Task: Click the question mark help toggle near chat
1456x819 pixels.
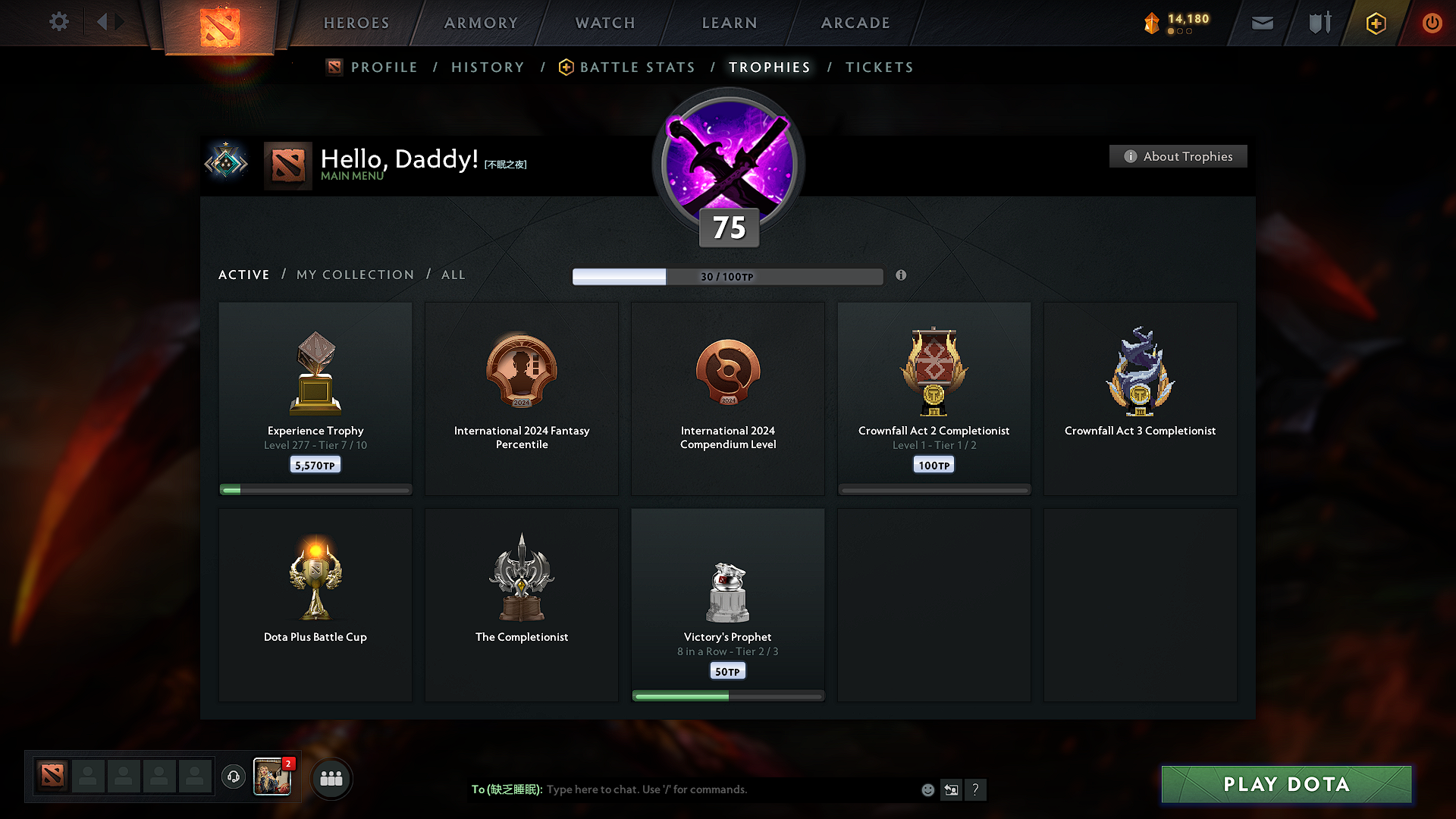Action: point(976,789)
